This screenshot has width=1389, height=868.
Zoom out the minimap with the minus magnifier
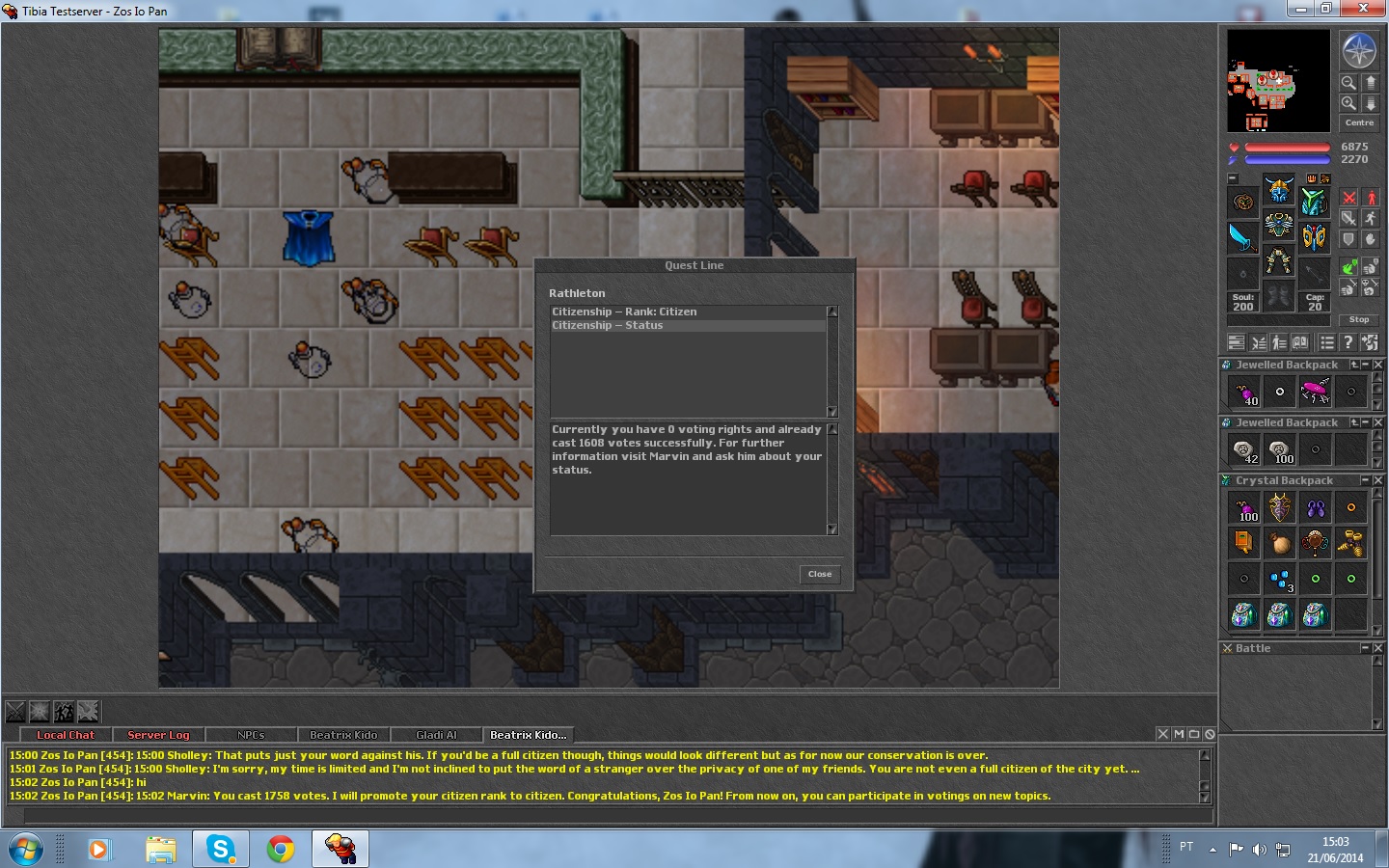point(1348,83)
